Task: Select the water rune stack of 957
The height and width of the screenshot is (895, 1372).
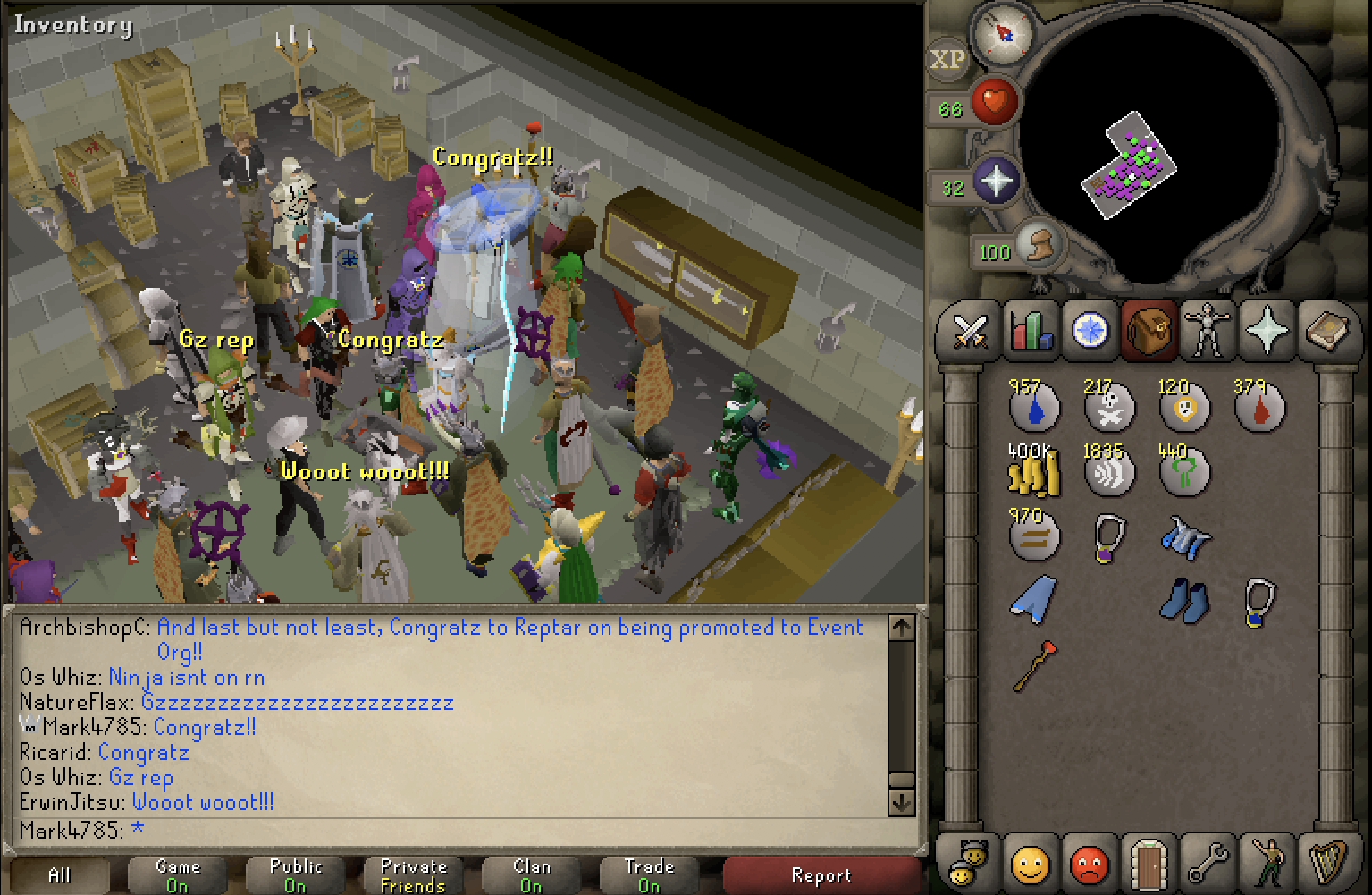Action: pos(1034,407)
